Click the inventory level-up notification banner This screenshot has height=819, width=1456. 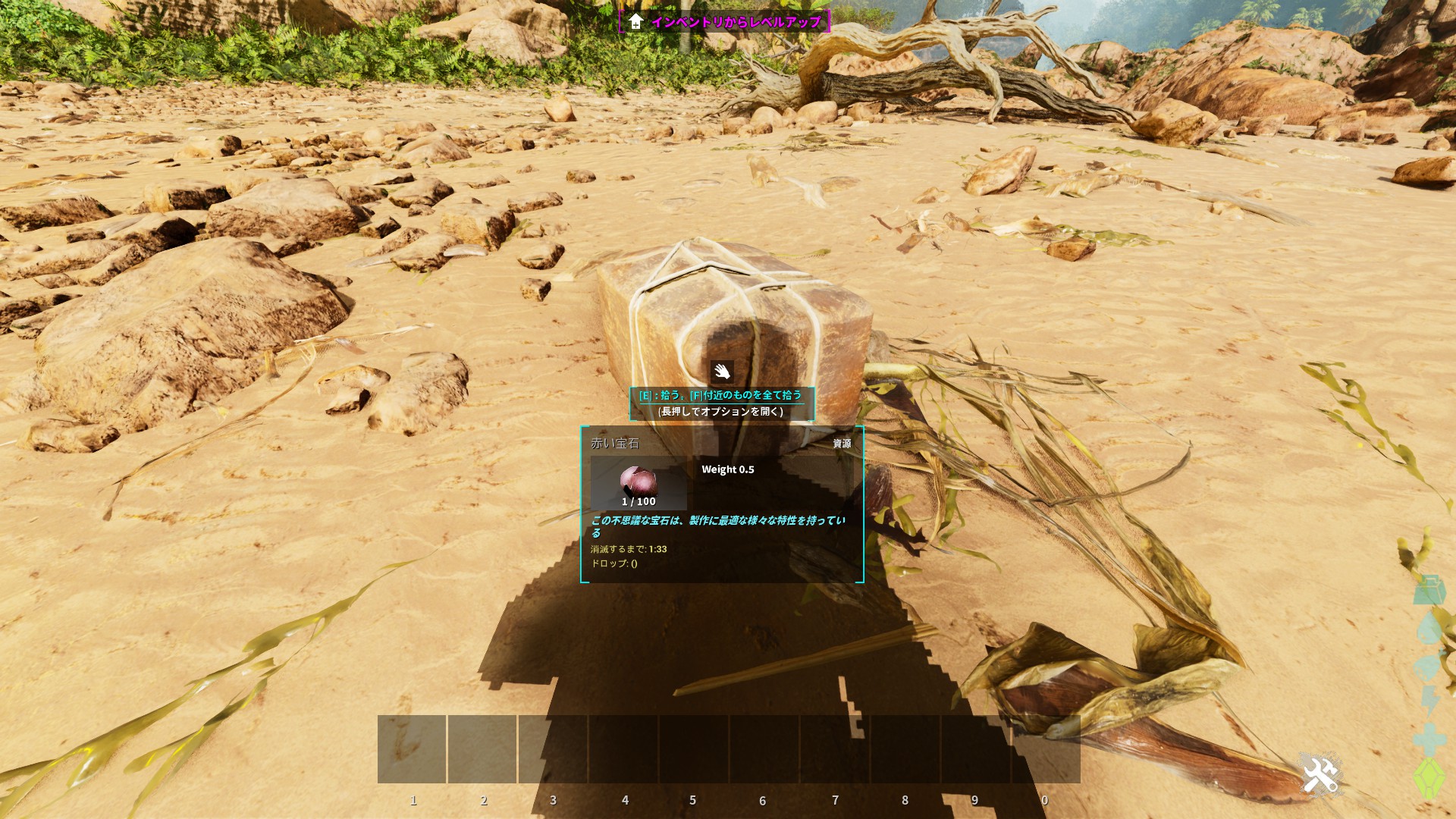click(x=724, y=21)
